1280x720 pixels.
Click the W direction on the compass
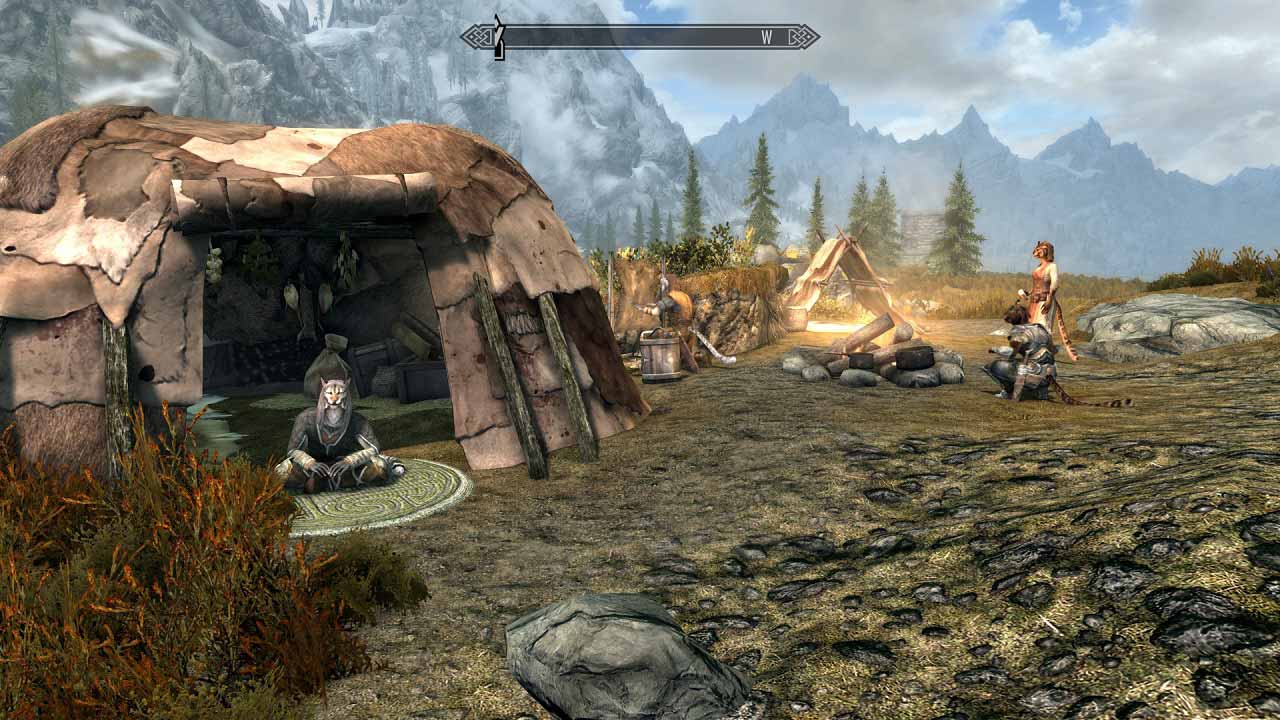click(765, 38)
